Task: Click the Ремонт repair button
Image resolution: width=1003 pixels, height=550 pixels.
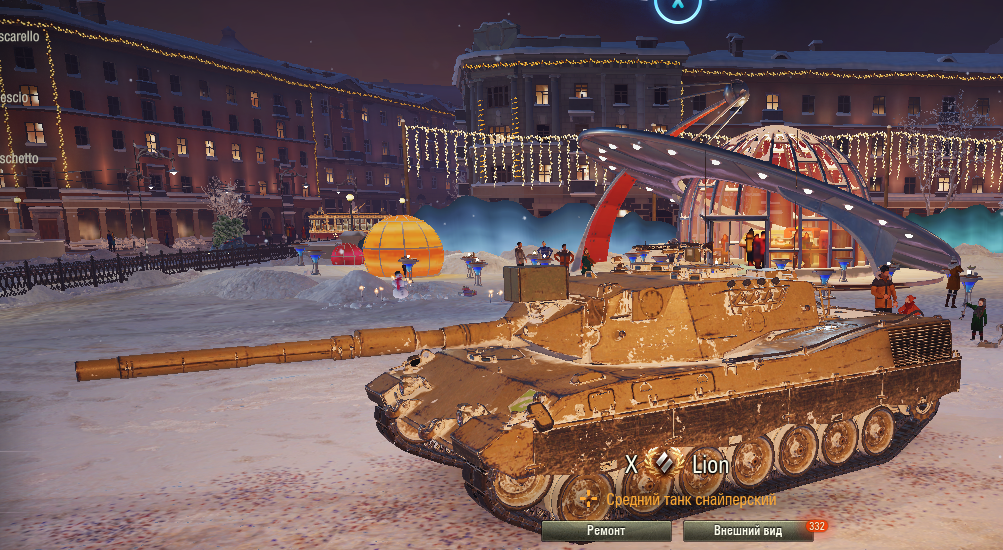Action: click(606, 531)
